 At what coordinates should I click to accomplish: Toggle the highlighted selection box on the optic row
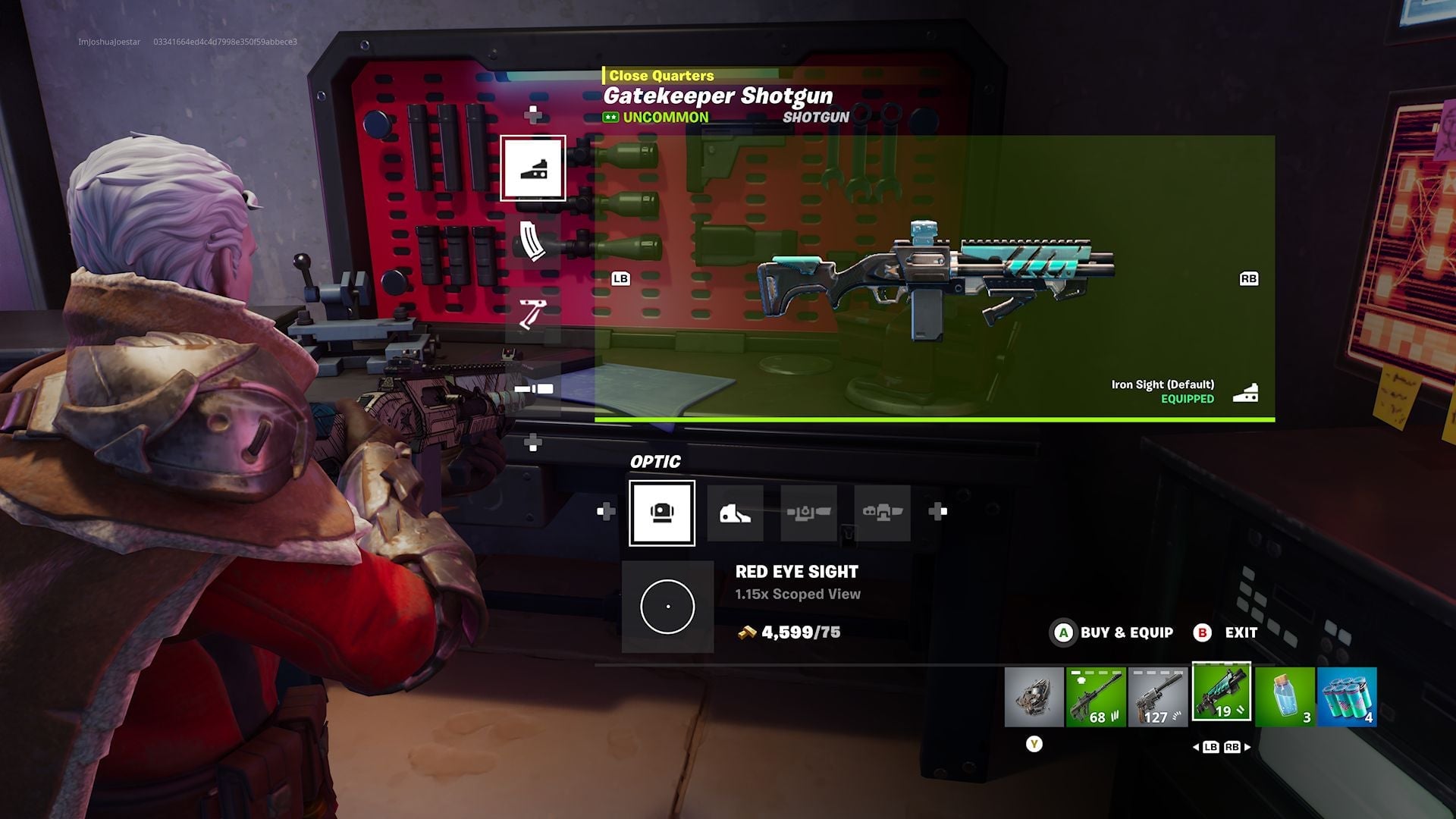coord(661,512)
